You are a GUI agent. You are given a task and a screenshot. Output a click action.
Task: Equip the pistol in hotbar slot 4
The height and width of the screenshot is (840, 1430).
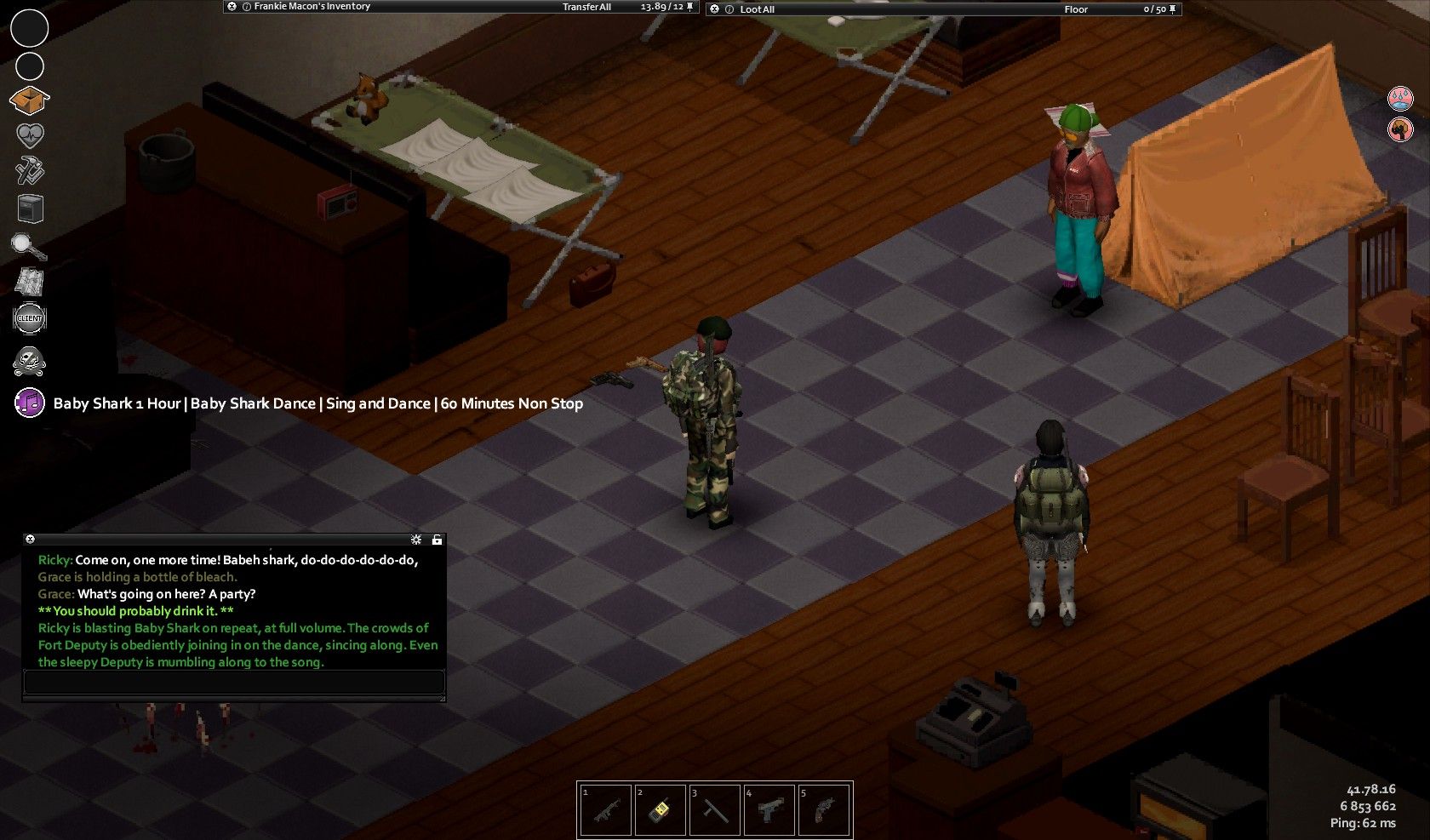tap(769, 810)
